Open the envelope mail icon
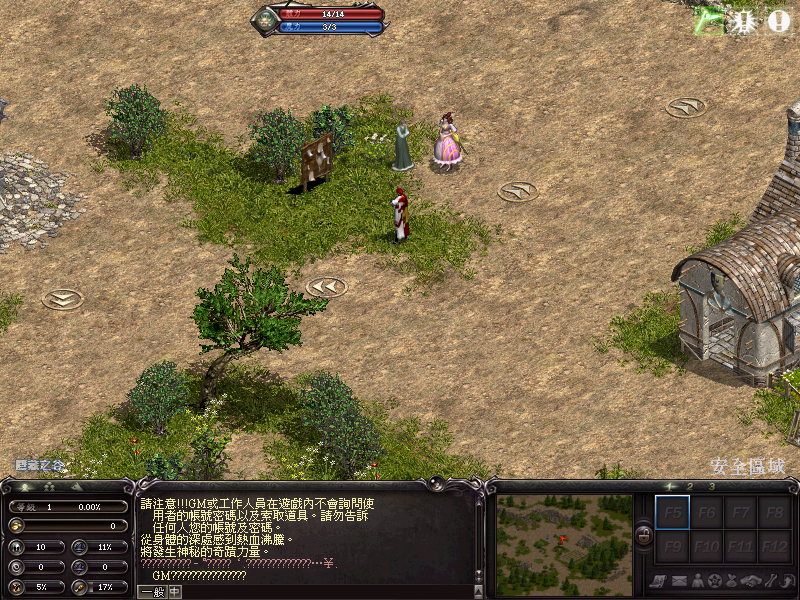The image size is (800, 600). click(x=678, y=581)
